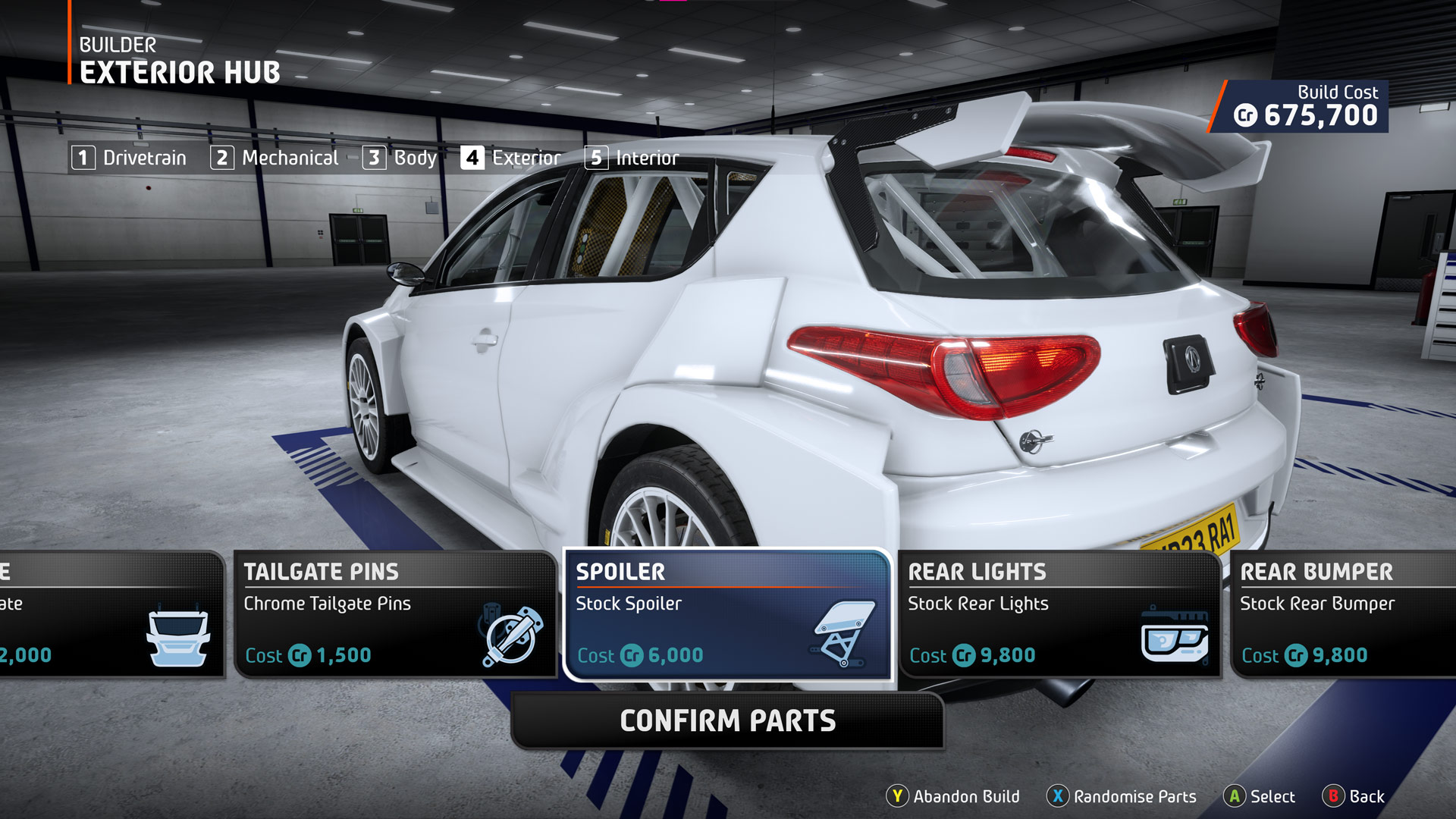Abandon the current build
This screenshot has height=819, width=1456.
pos(954,796)
